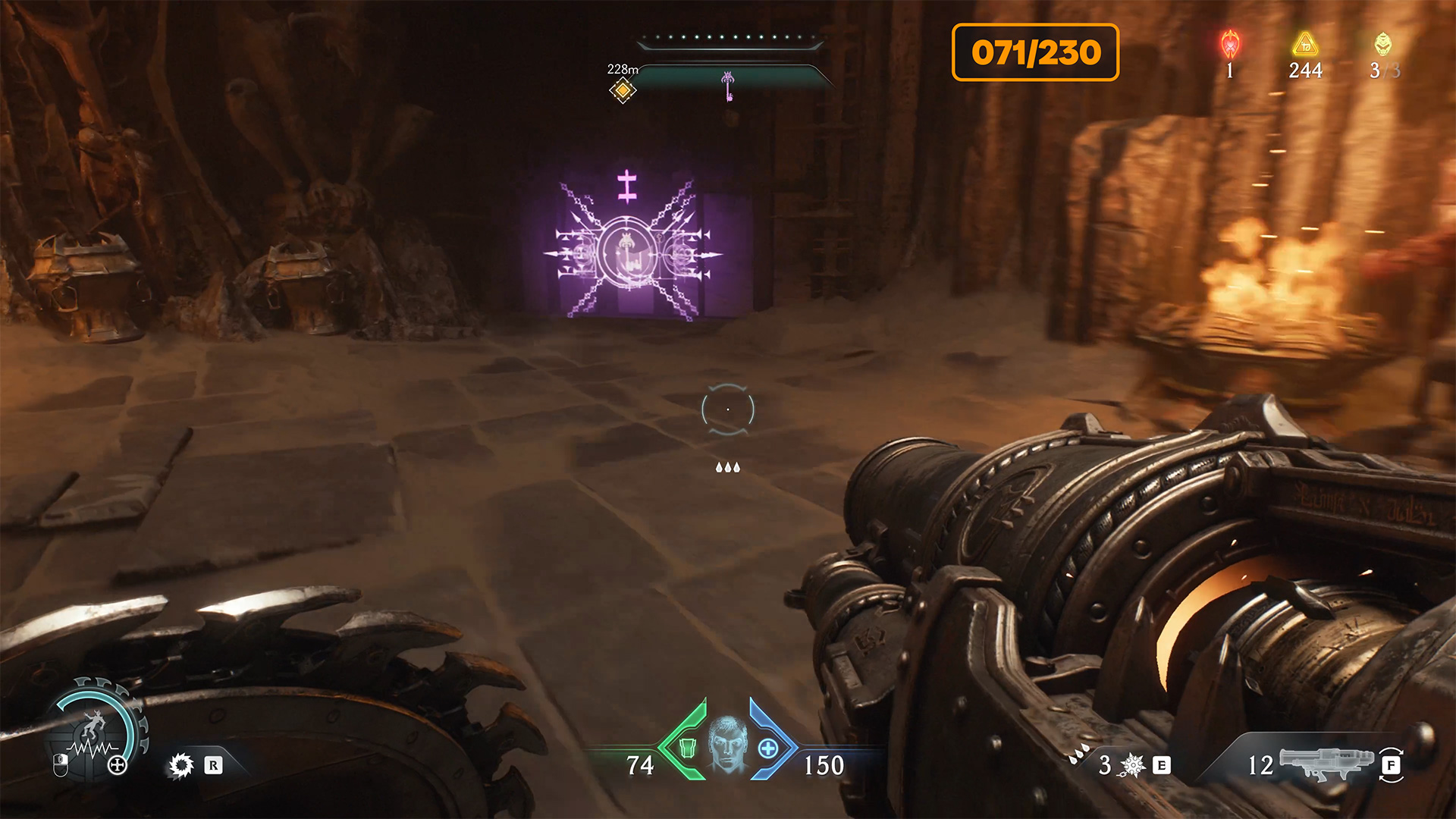This screenshot has width=1456, height=819.
Task: Click the green armor icon
Action: click(x=687, y=748)
